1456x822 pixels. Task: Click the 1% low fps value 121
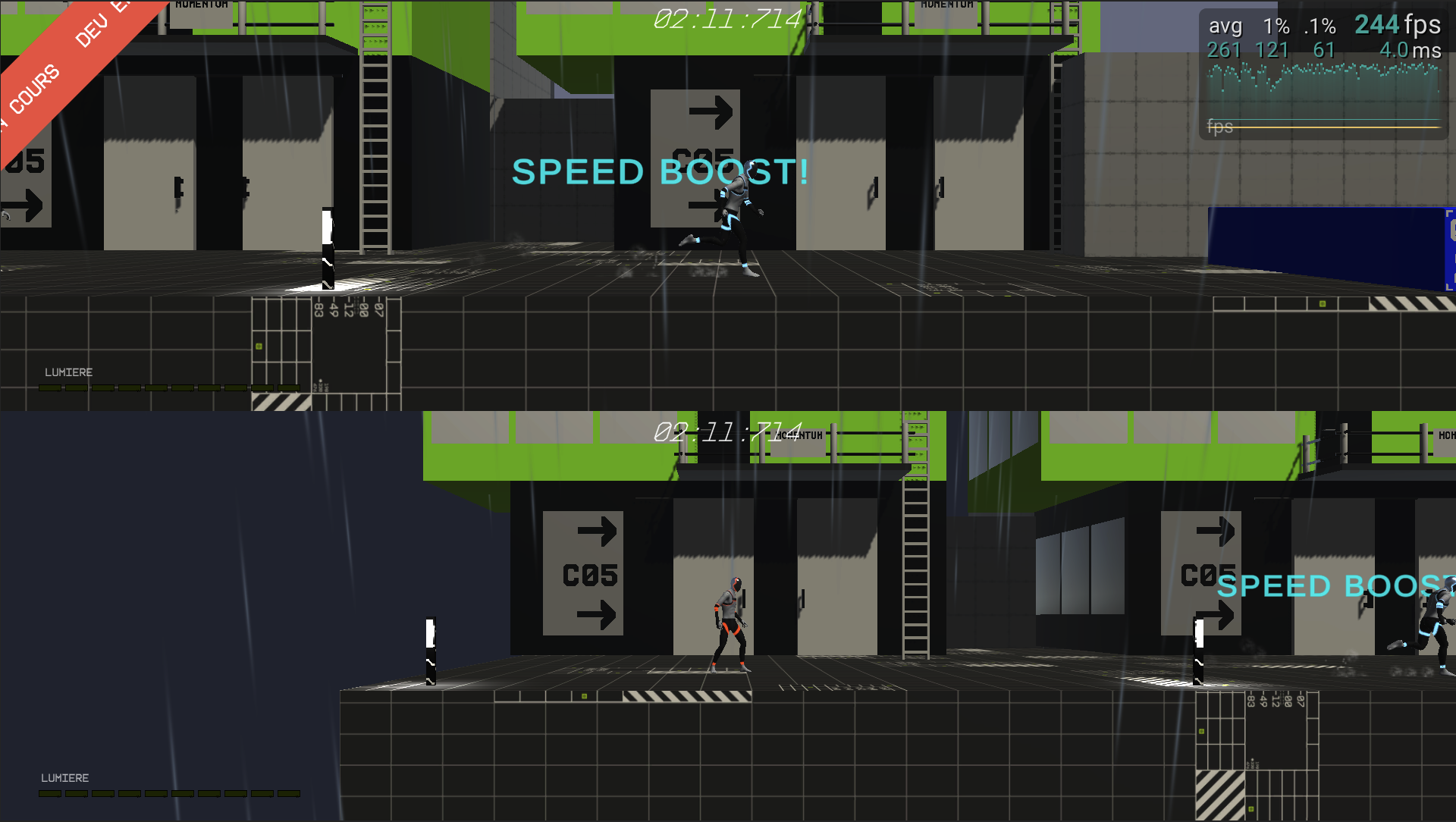tap(1272, 49)
